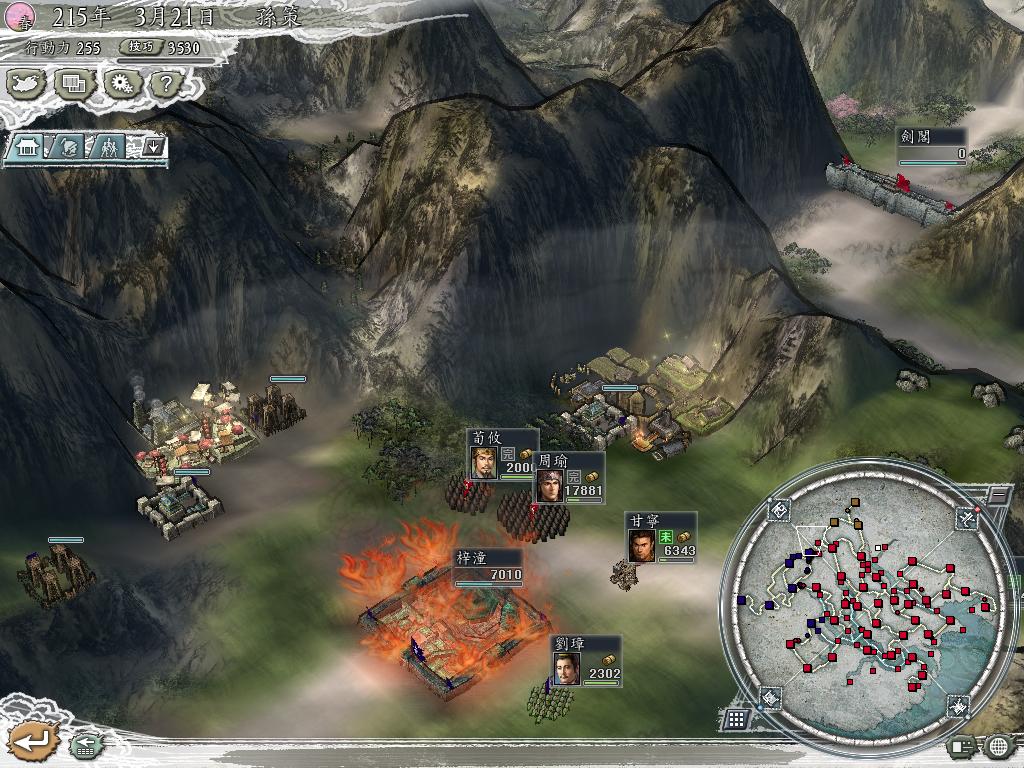Select the 剣閣 gate label
Screen dimensions: 1024x768
click(x=932, y=146)
